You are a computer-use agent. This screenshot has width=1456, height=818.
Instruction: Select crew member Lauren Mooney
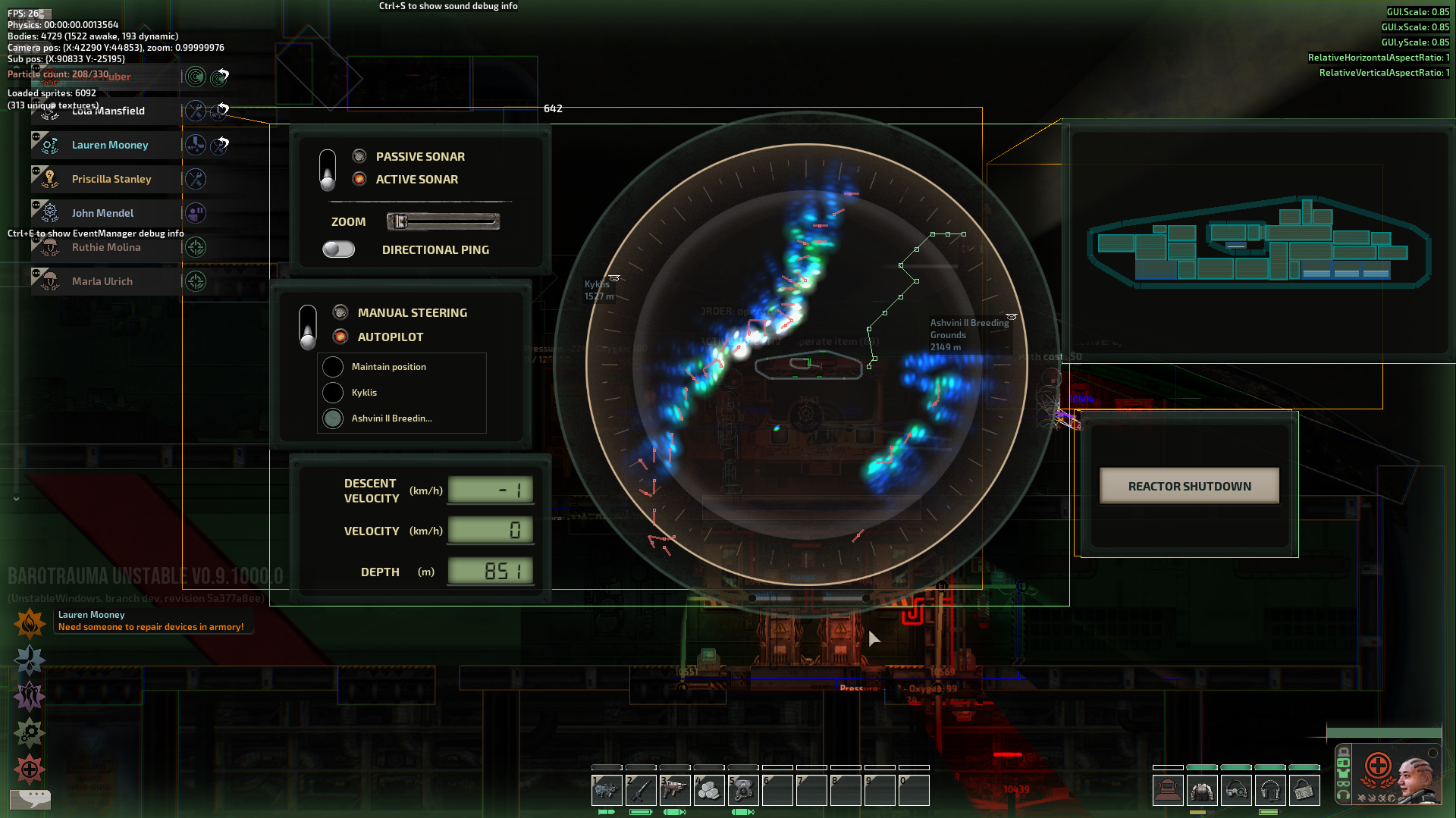click(x=110, y=145)
